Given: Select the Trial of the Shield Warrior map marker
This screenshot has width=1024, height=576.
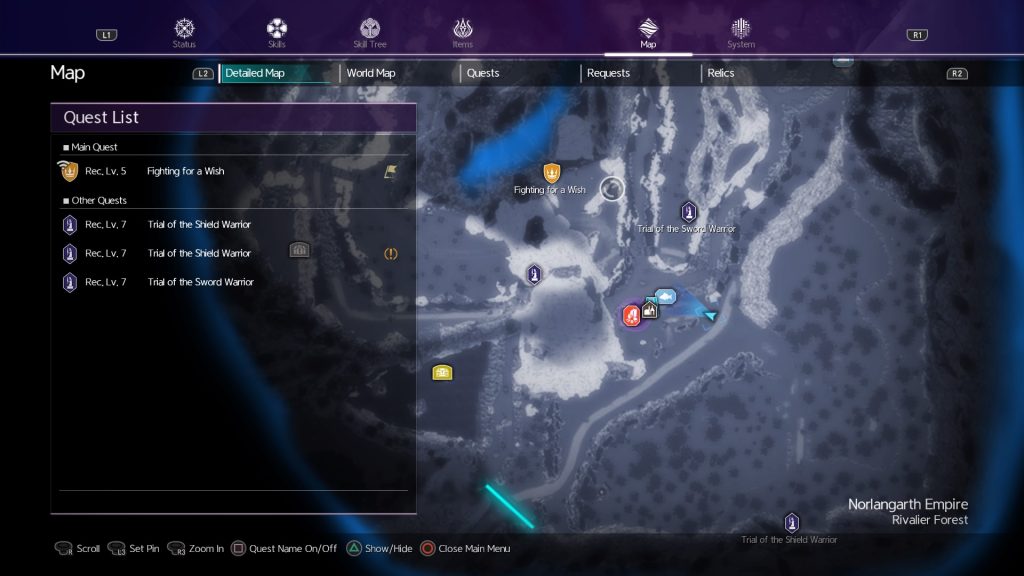Looking at the screenshot, I should pyautogui.click(x=791, y=523).
